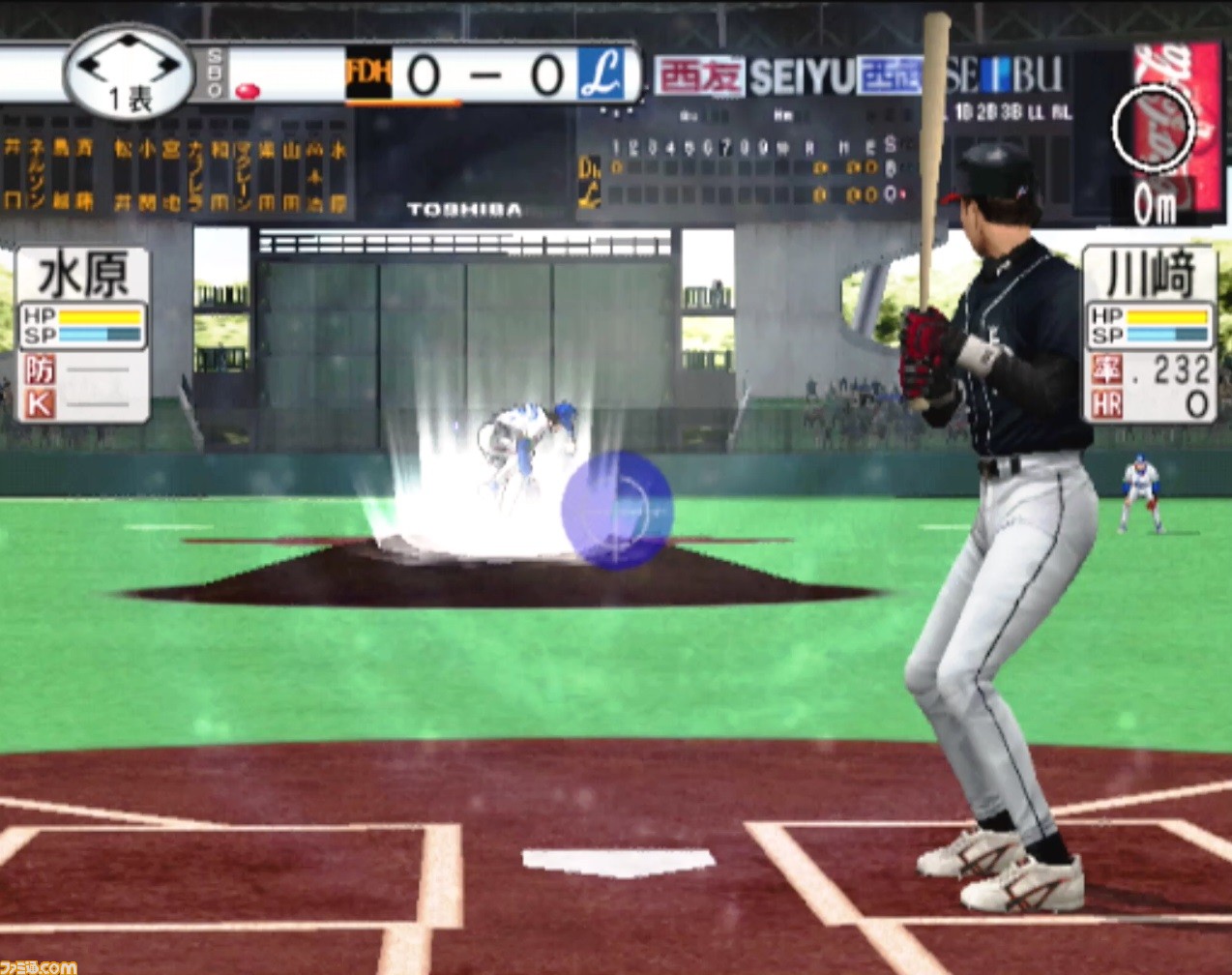Click the circular ball tracker icon
This screenshot has width=1232, height=975.
point(1154,127)
